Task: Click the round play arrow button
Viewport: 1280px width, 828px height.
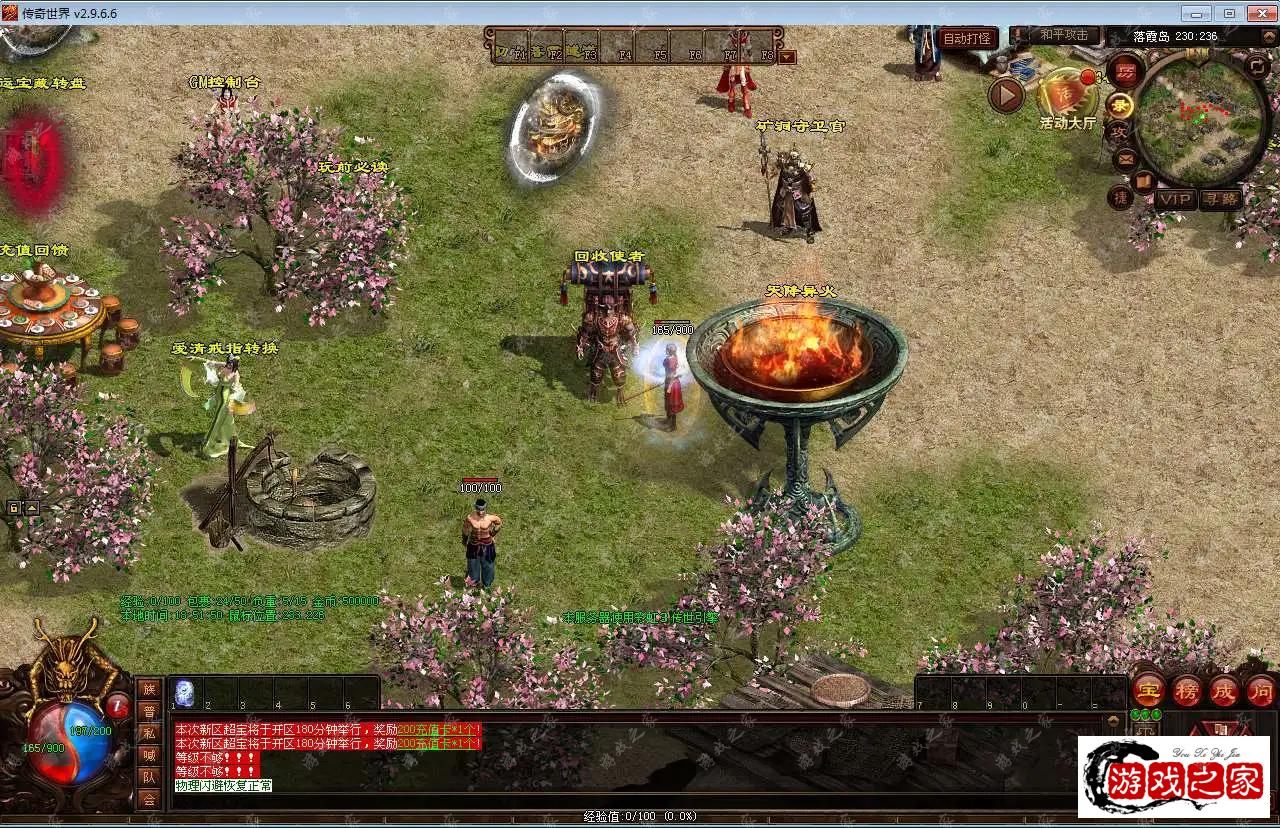Action: [x=1006, y=95]
